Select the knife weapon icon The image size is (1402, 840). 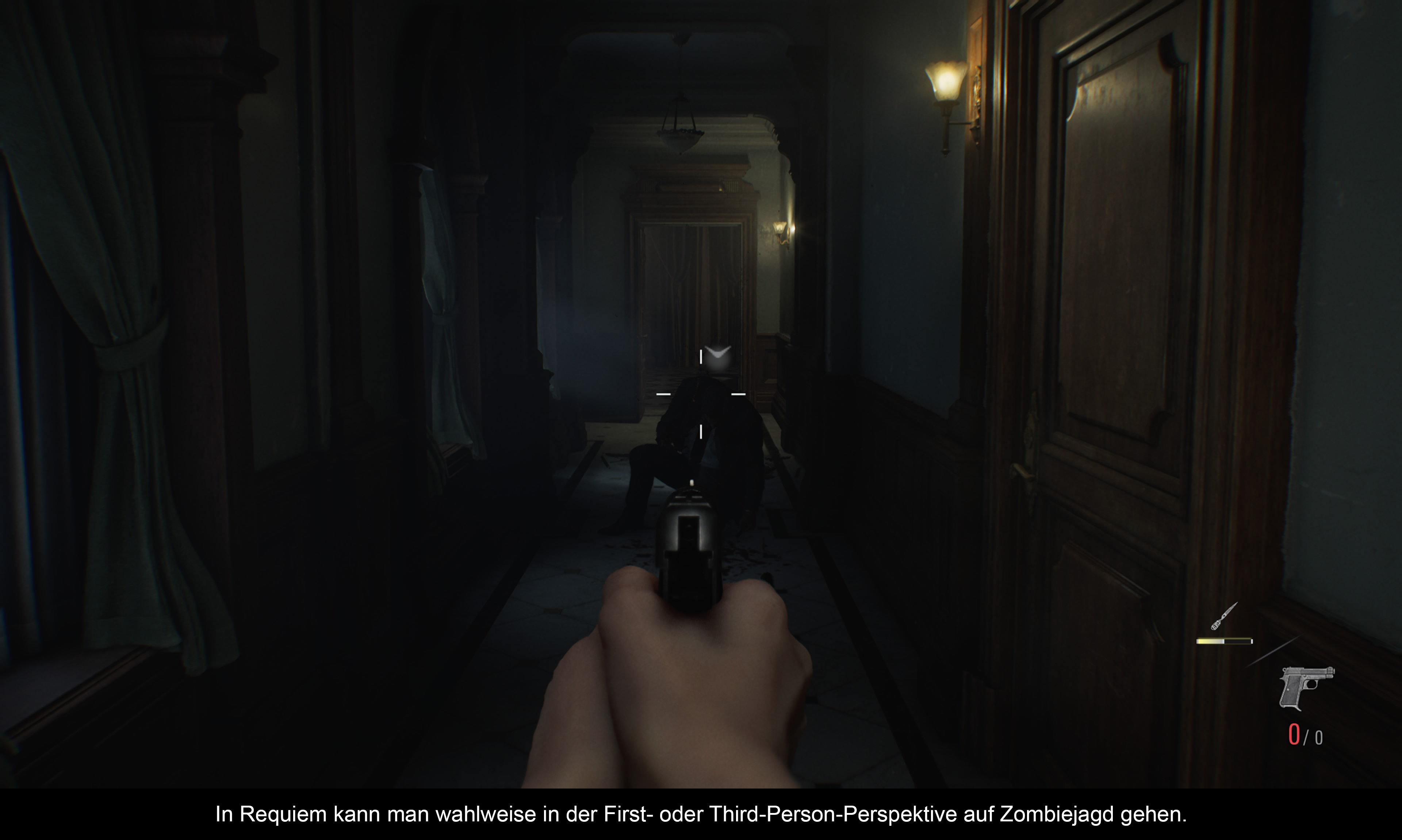pyautogui.click(x=1223, y=617)
